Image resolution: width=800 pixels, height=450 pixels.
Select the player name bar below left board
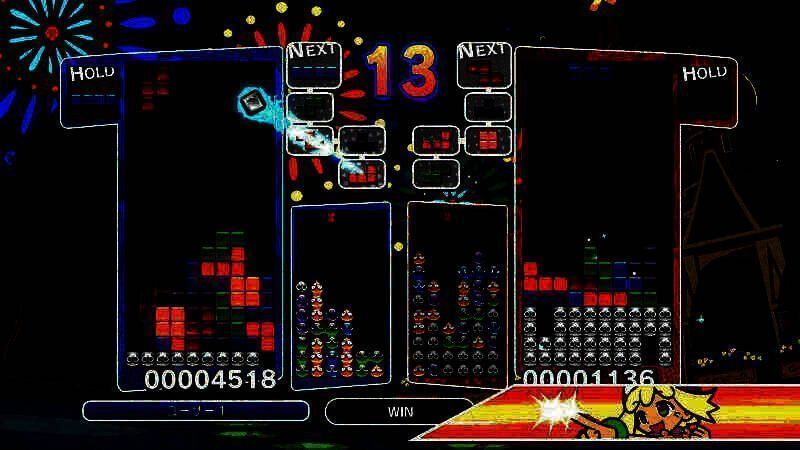point(195,411)
